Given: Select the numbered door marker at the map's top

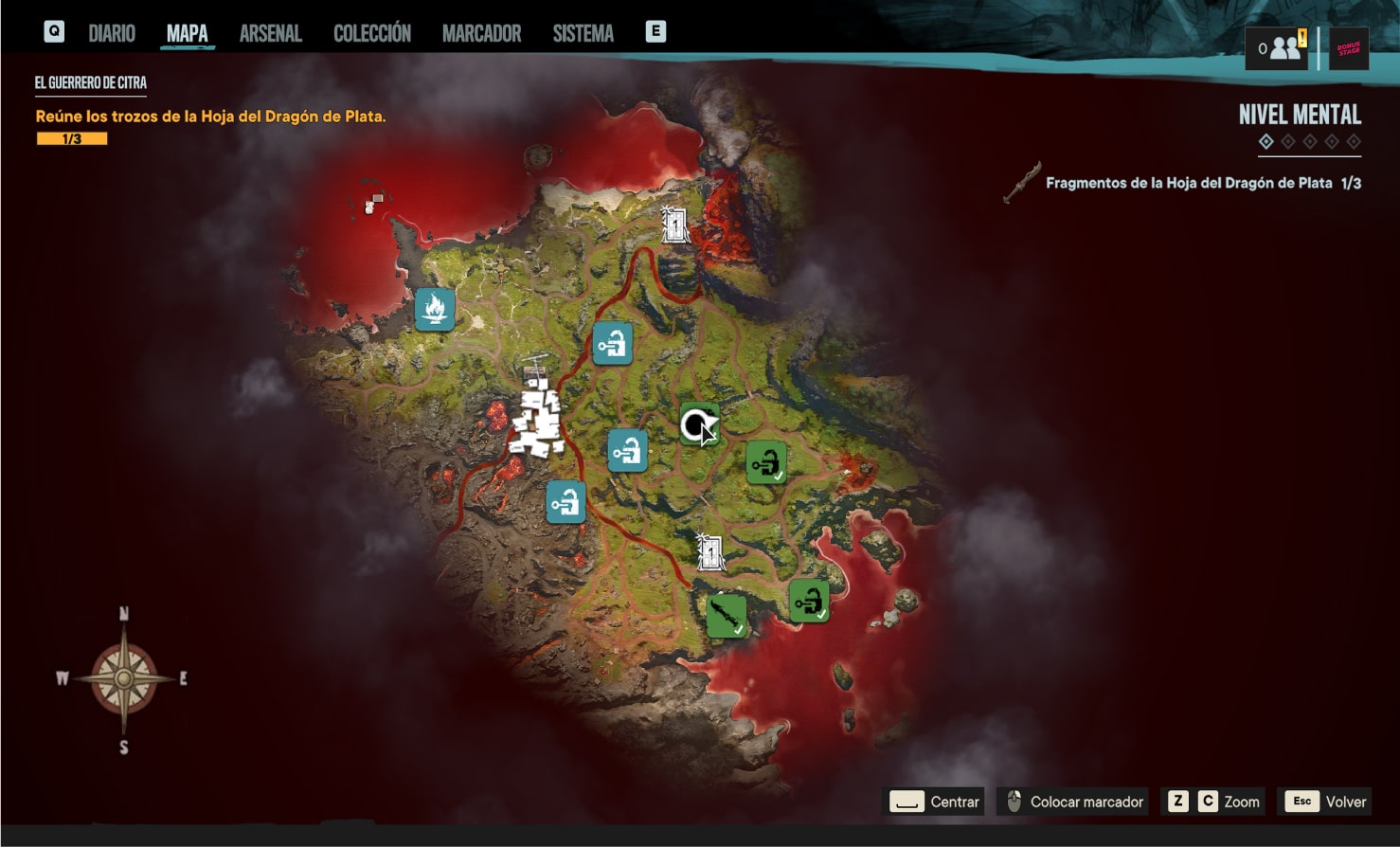Looking at the screenshot, I should click(x=674, y=225).
